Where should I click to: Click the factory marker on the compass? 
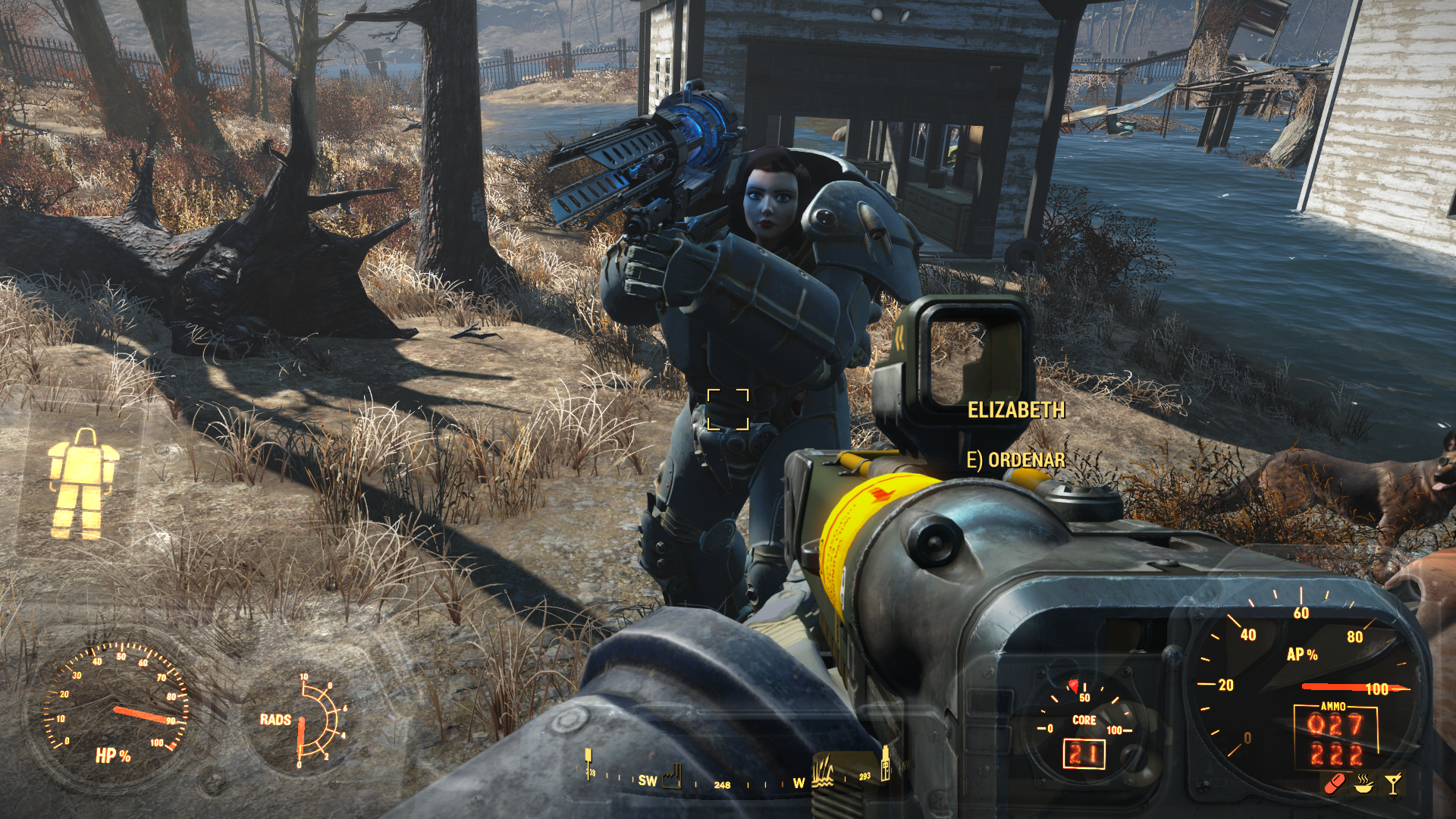[672, 777]
